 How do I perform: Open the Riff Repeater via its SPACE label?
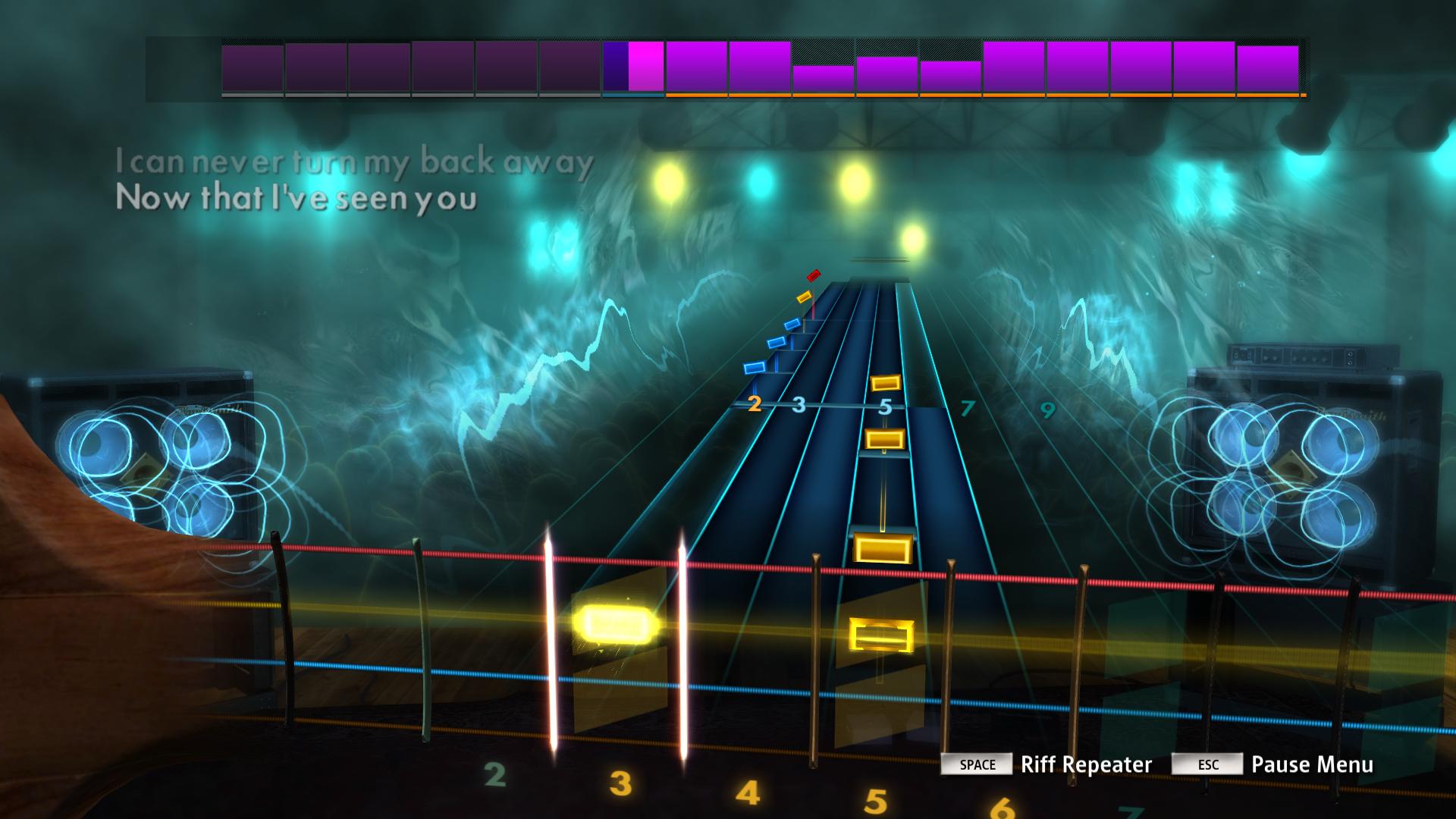pos(978,765)
